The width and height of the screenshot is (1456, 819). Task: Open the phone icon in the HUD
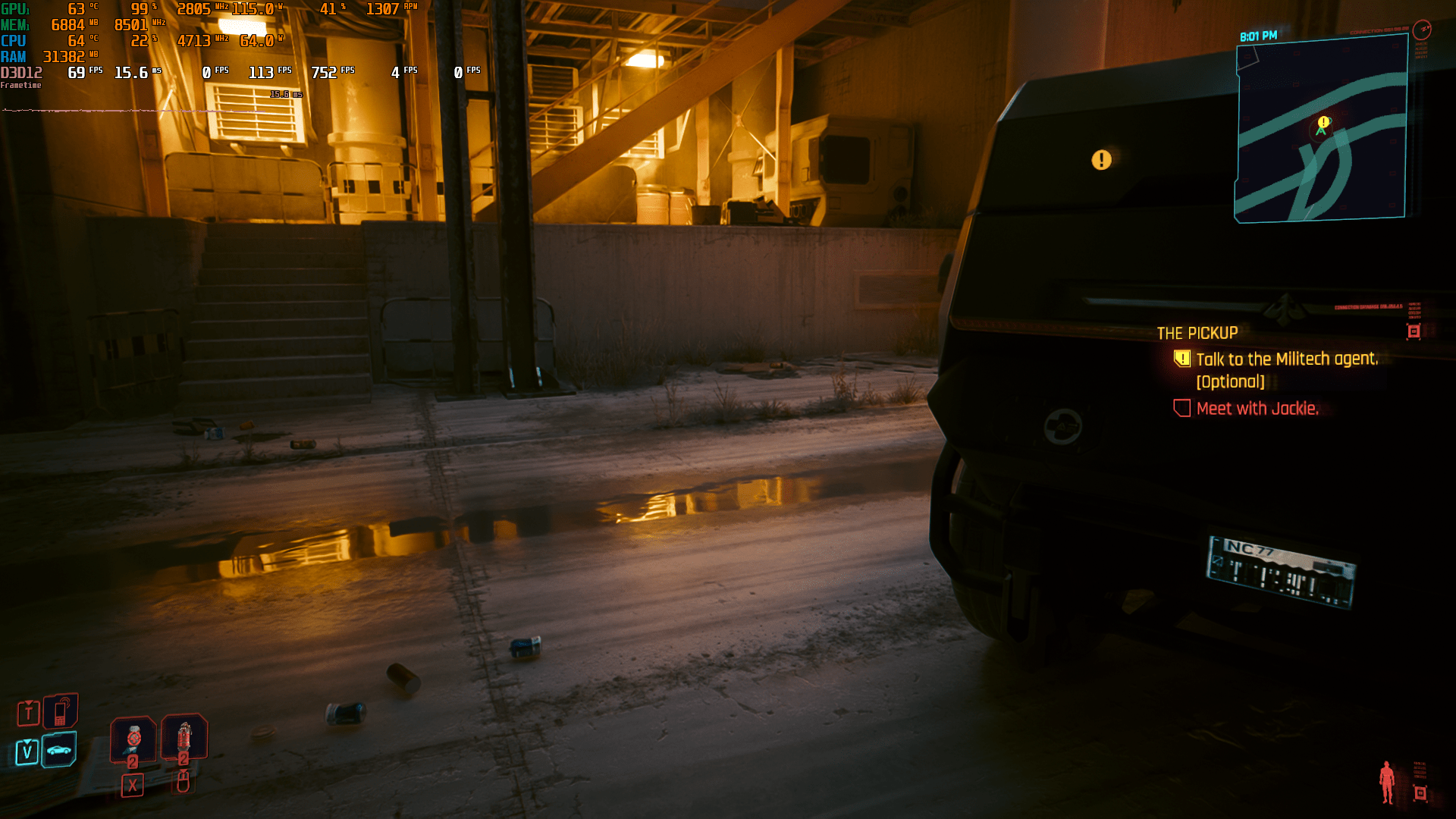[60, 712]
